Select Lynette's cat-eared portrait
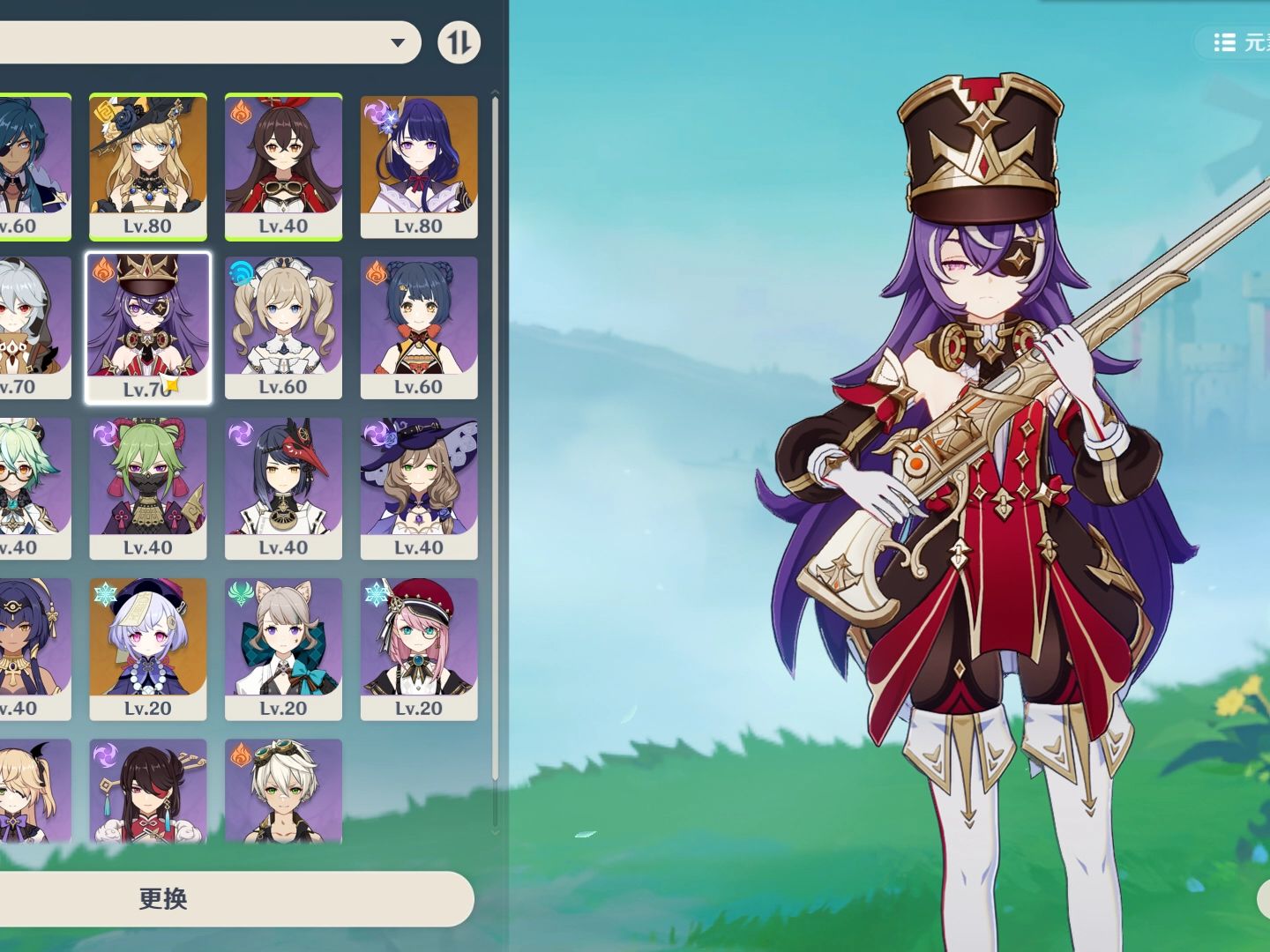 [x=283, y=649]
